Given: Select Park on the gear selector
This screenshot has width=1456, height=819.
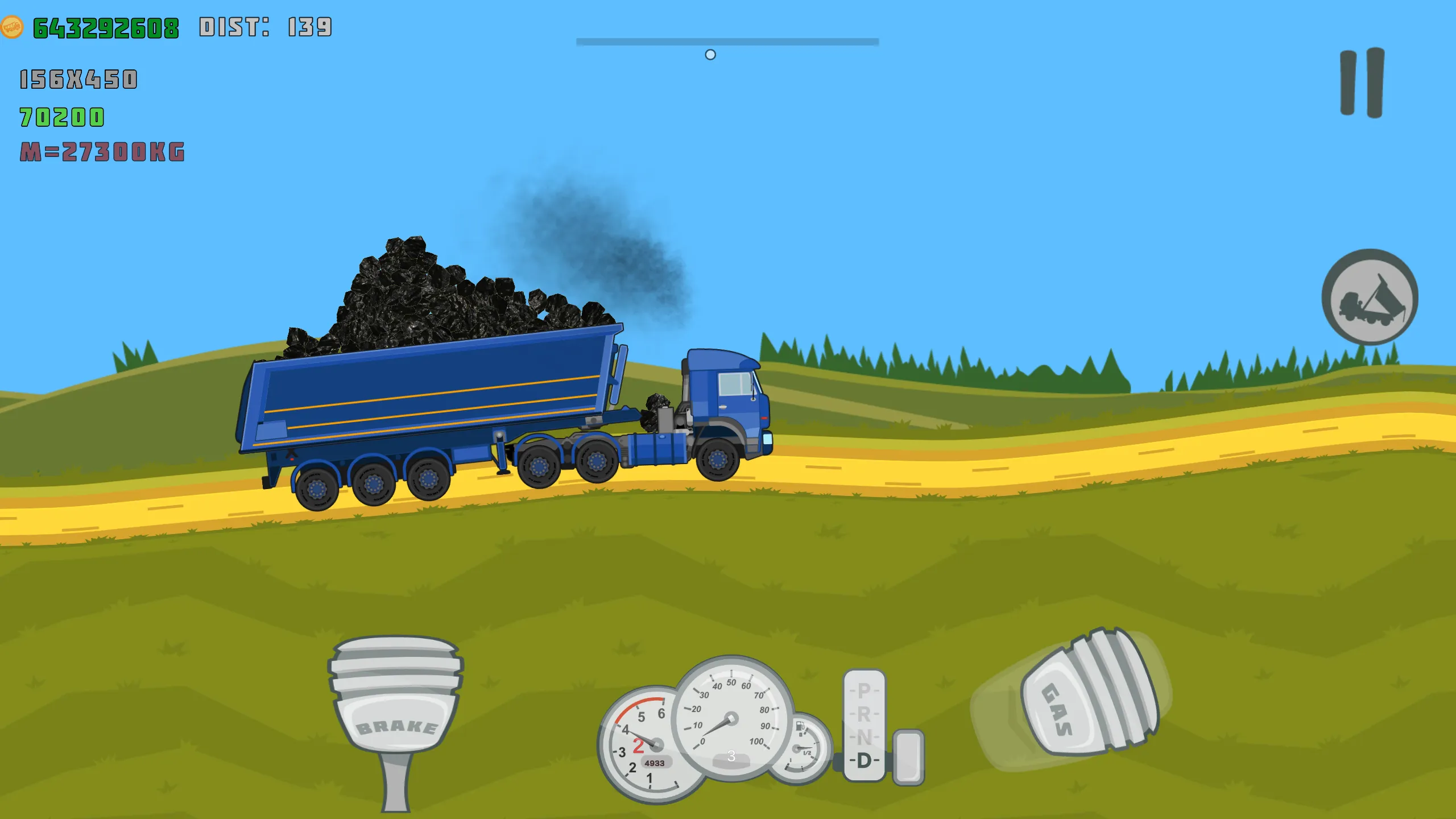Looking at the screenshot, I should (x=864, y=690).
